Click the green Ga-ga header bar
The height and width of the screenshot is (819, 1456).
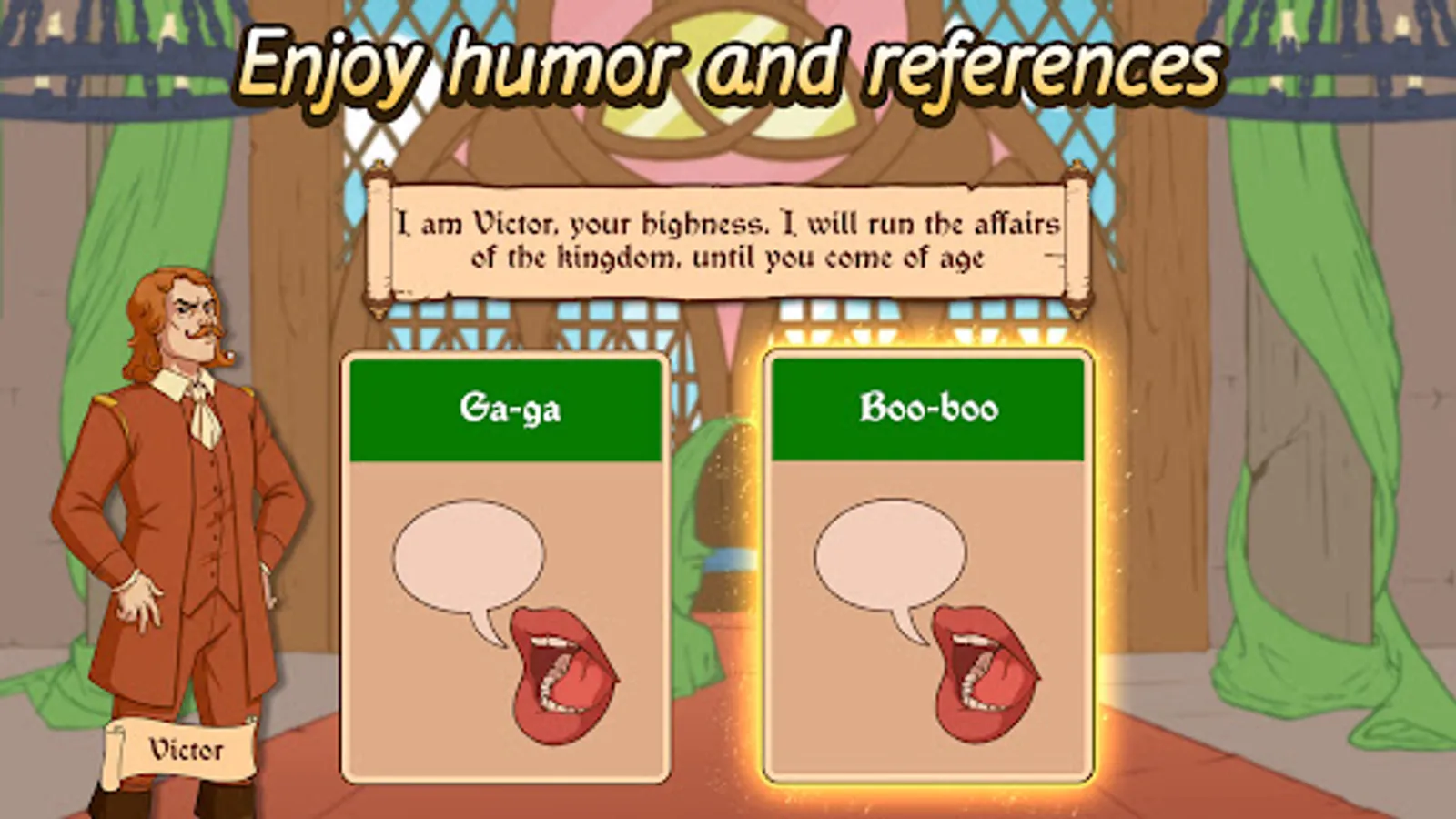[510, 408]
